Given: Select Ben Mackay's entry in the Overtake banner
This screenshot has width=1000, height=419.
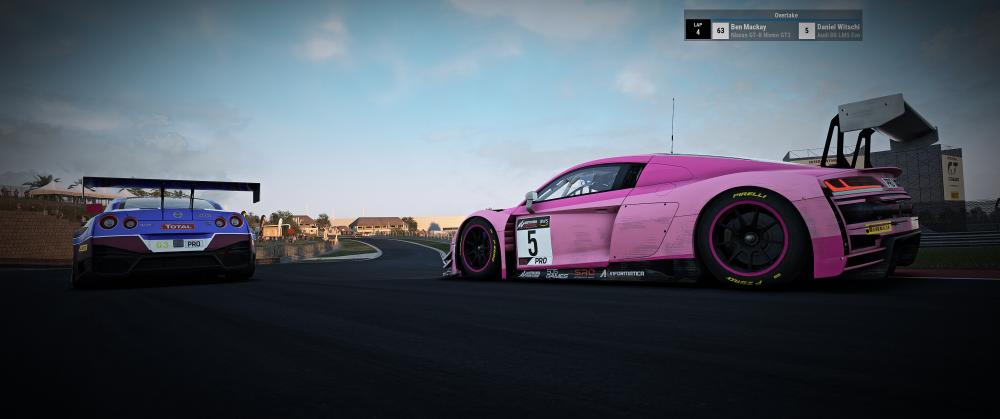Looking at the screenshot, I should point(758,30).
